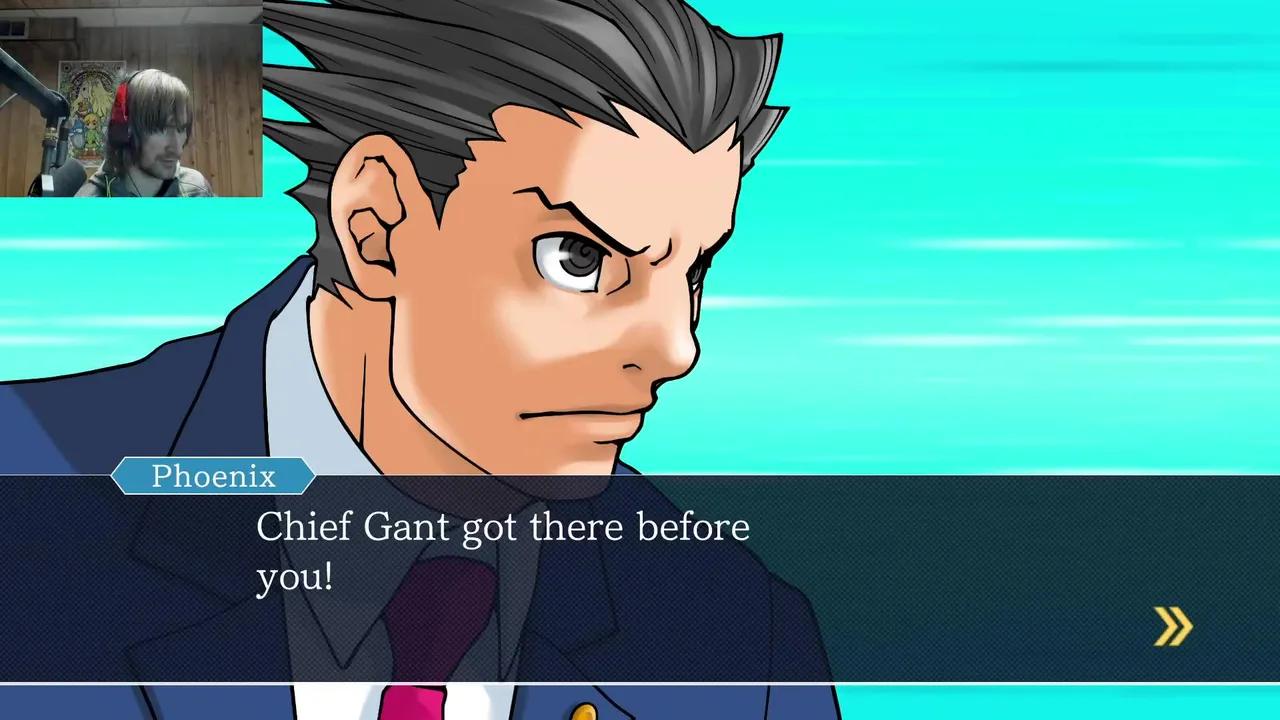Image resolution: width=1280 pixels, height=720 pixels.
Task: Advance dialogue with the yellow double-arrow
Action: (1173, 627)
